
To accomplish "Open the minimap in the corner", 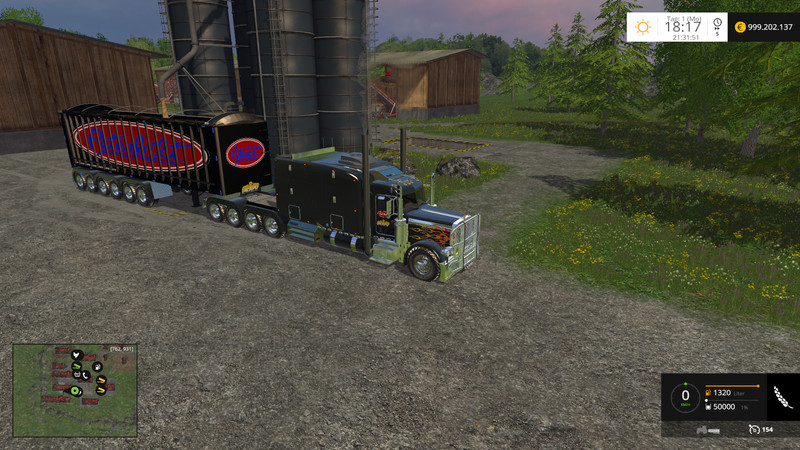I will pyautogui.click(x=74, y=391).
